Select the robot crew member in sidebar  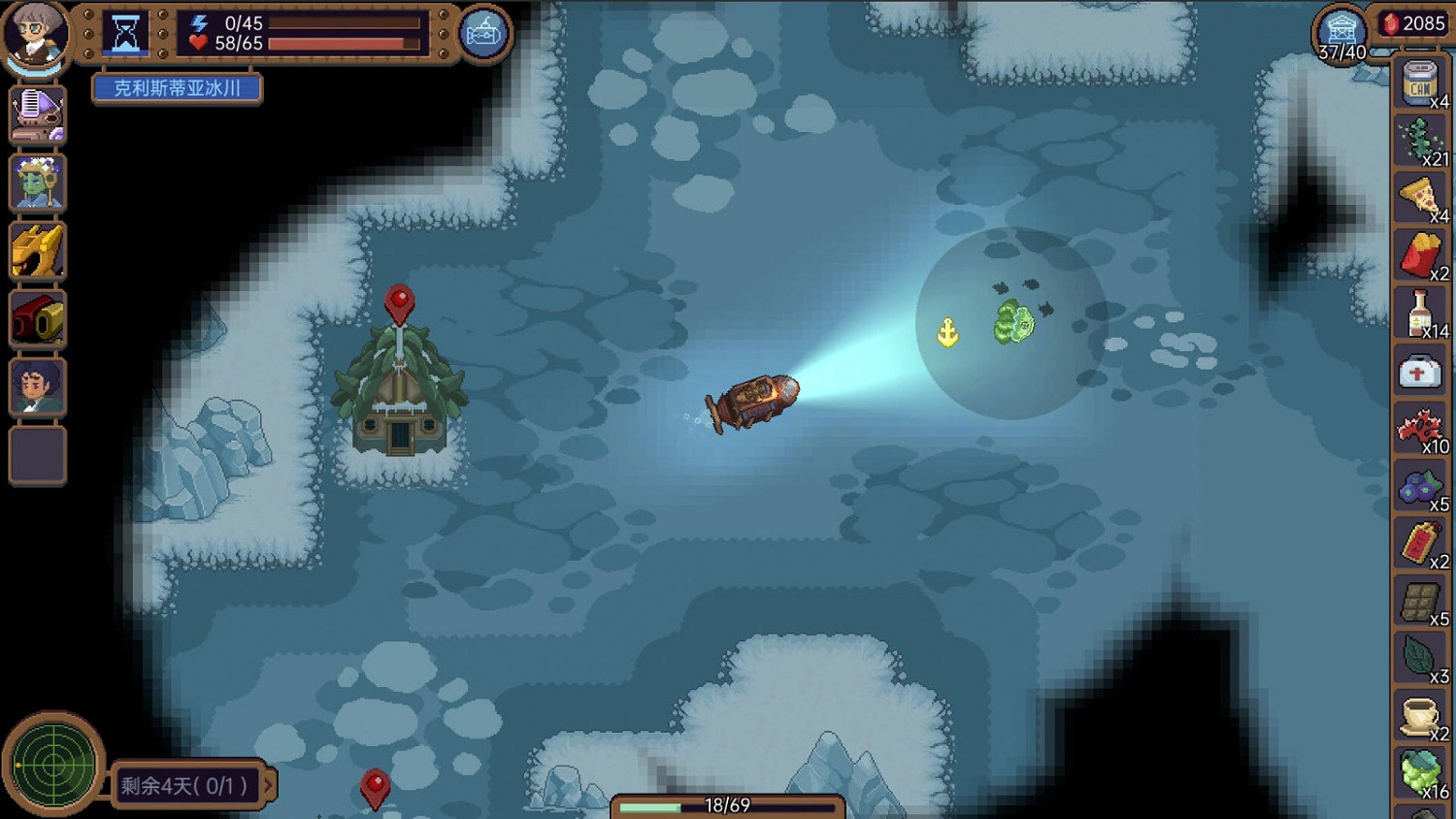(37, 114)
